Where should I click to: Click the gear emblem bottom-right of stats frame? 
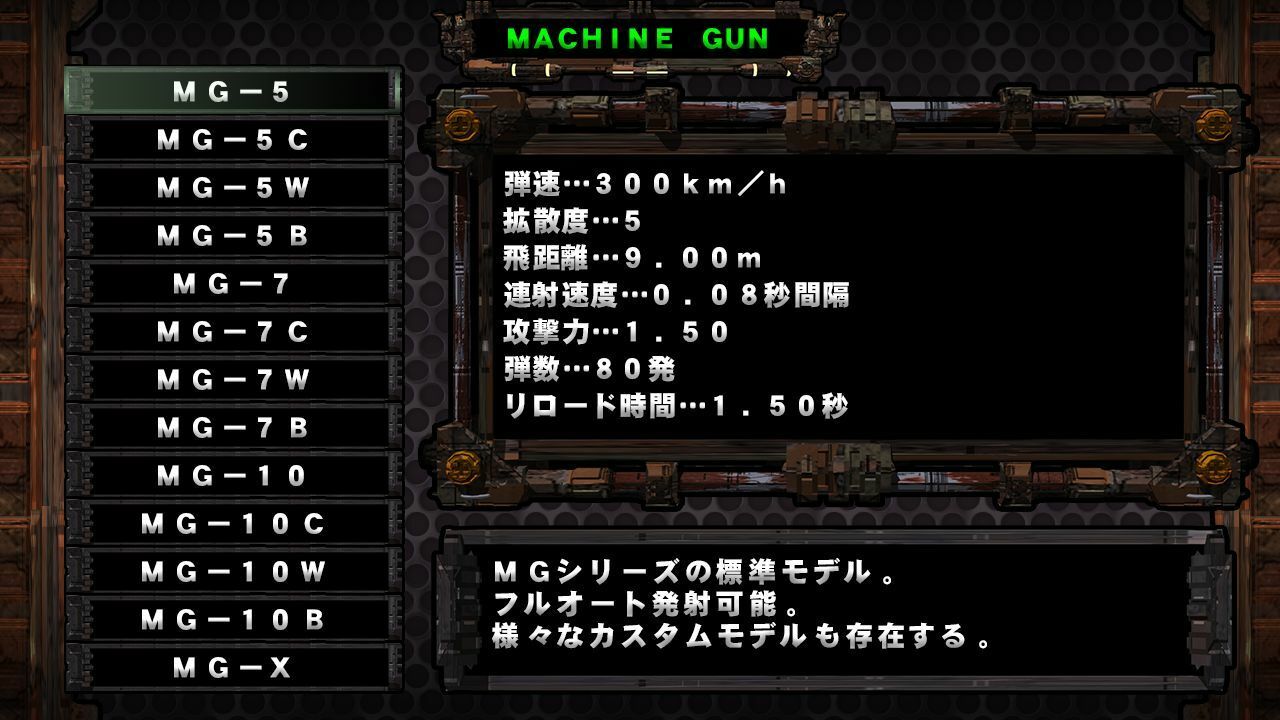(x=1213, y=466)
